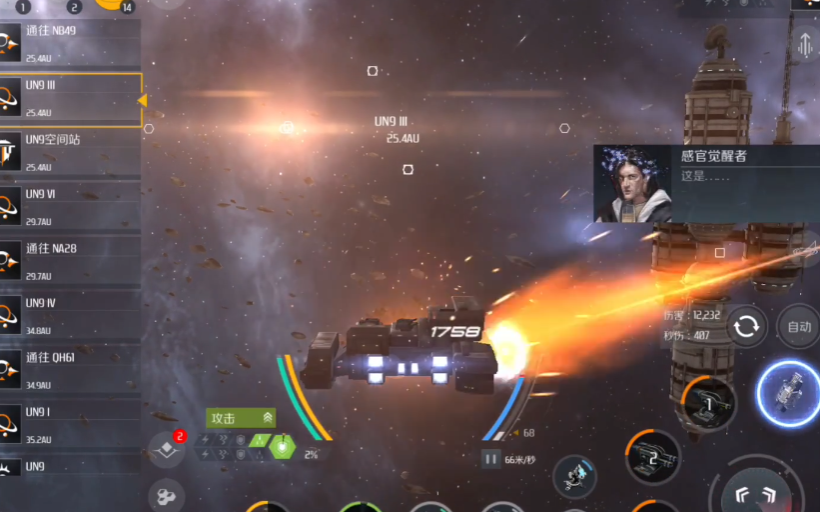Choose the 通往 QH61 stargate row
The height and width of the screenshot is (512, 820).
[x=70, y=370]
